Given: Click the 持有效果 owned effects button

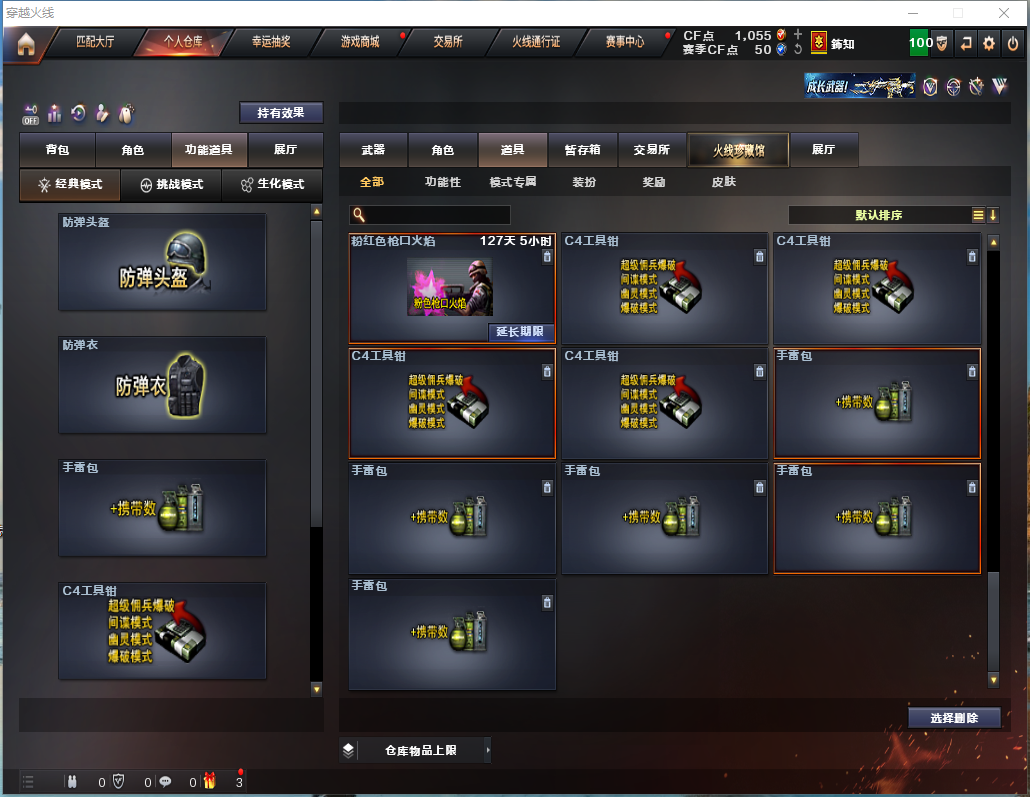Looking at the screenshot, I should 281,113.
